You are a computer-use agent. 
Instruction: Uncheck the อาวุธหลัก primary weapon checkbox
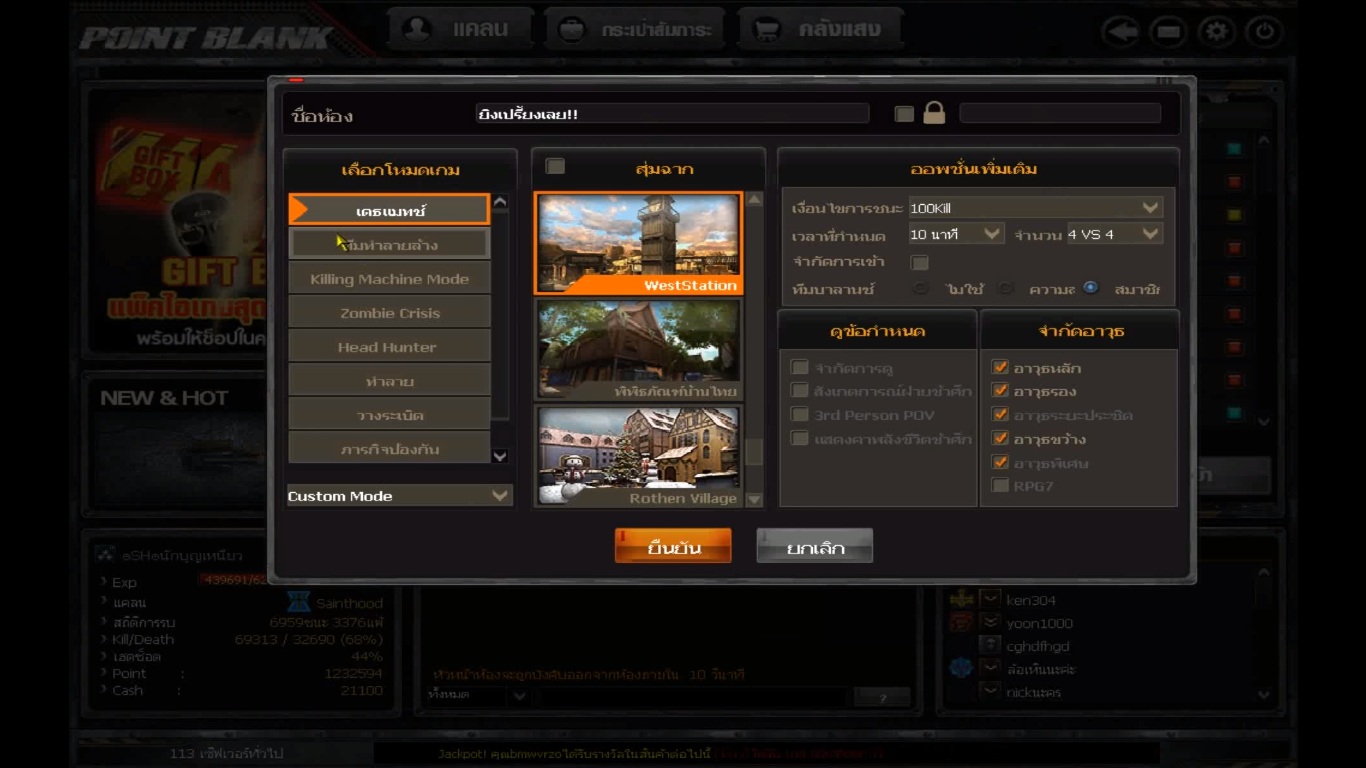[x=1001, y=367]
